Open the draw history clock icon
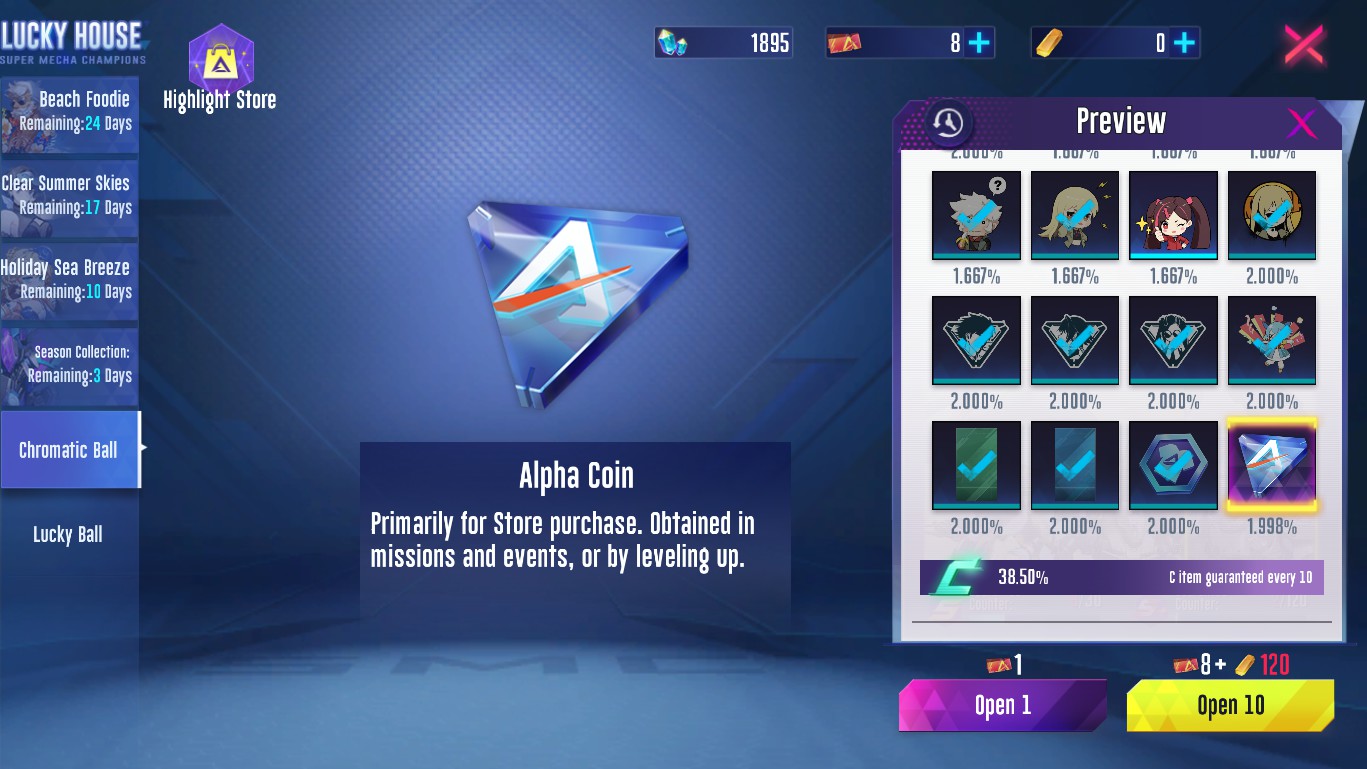 coord(948,123)
